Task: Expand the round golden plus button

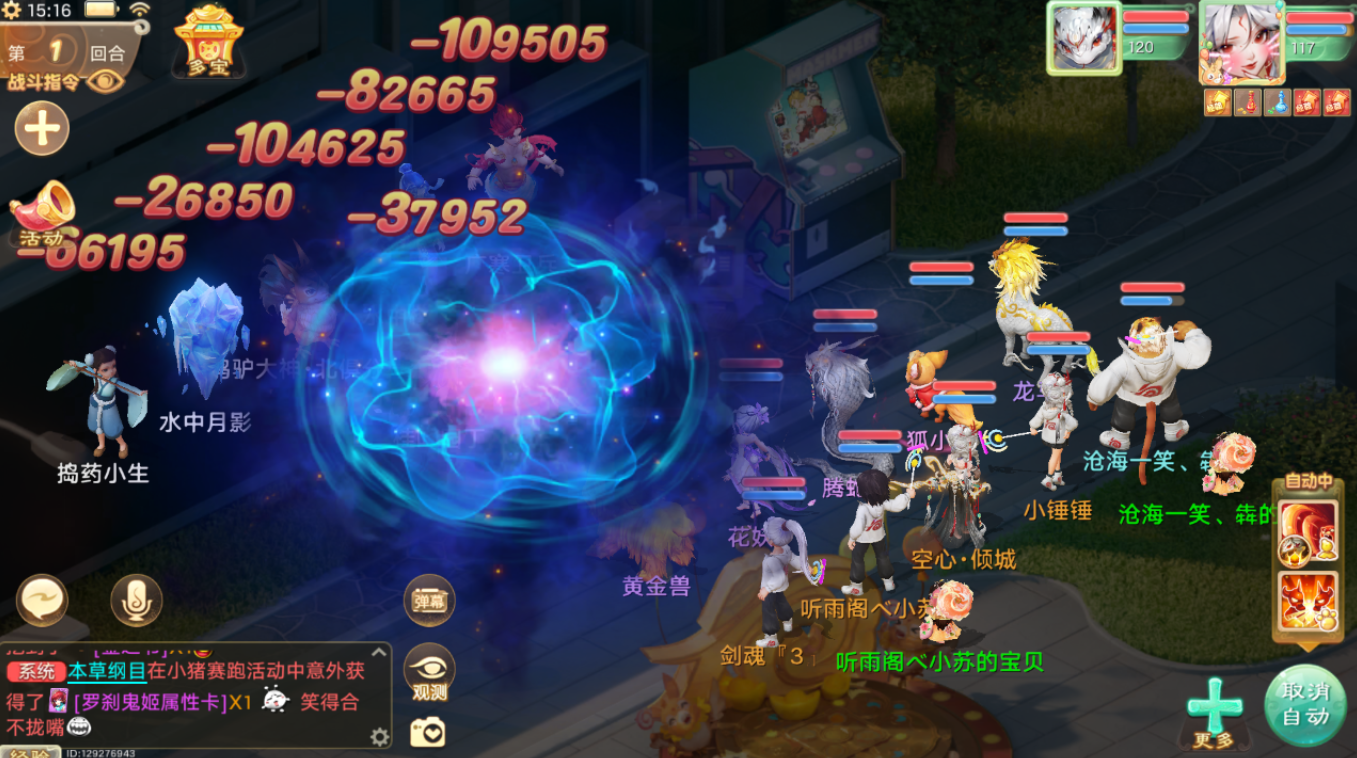Action: (42, 129)
